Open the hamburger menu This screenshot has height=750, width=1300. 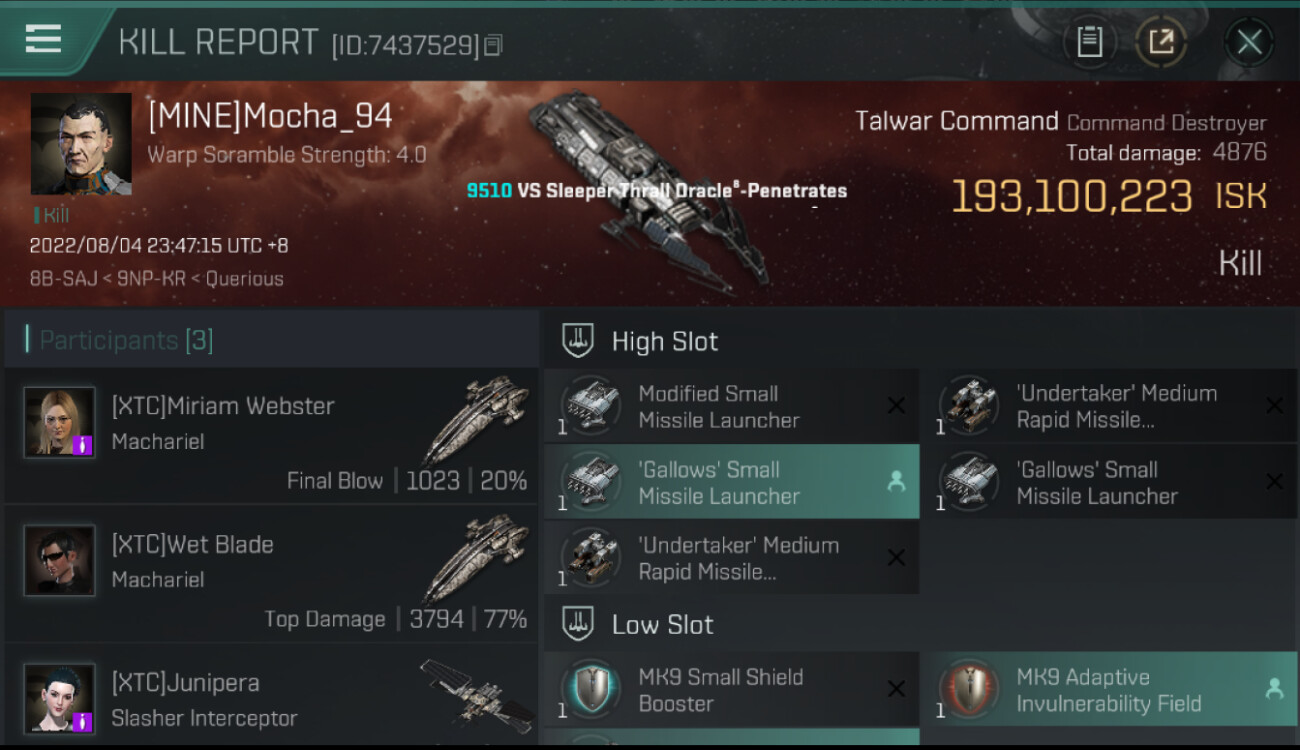point(43,40)
